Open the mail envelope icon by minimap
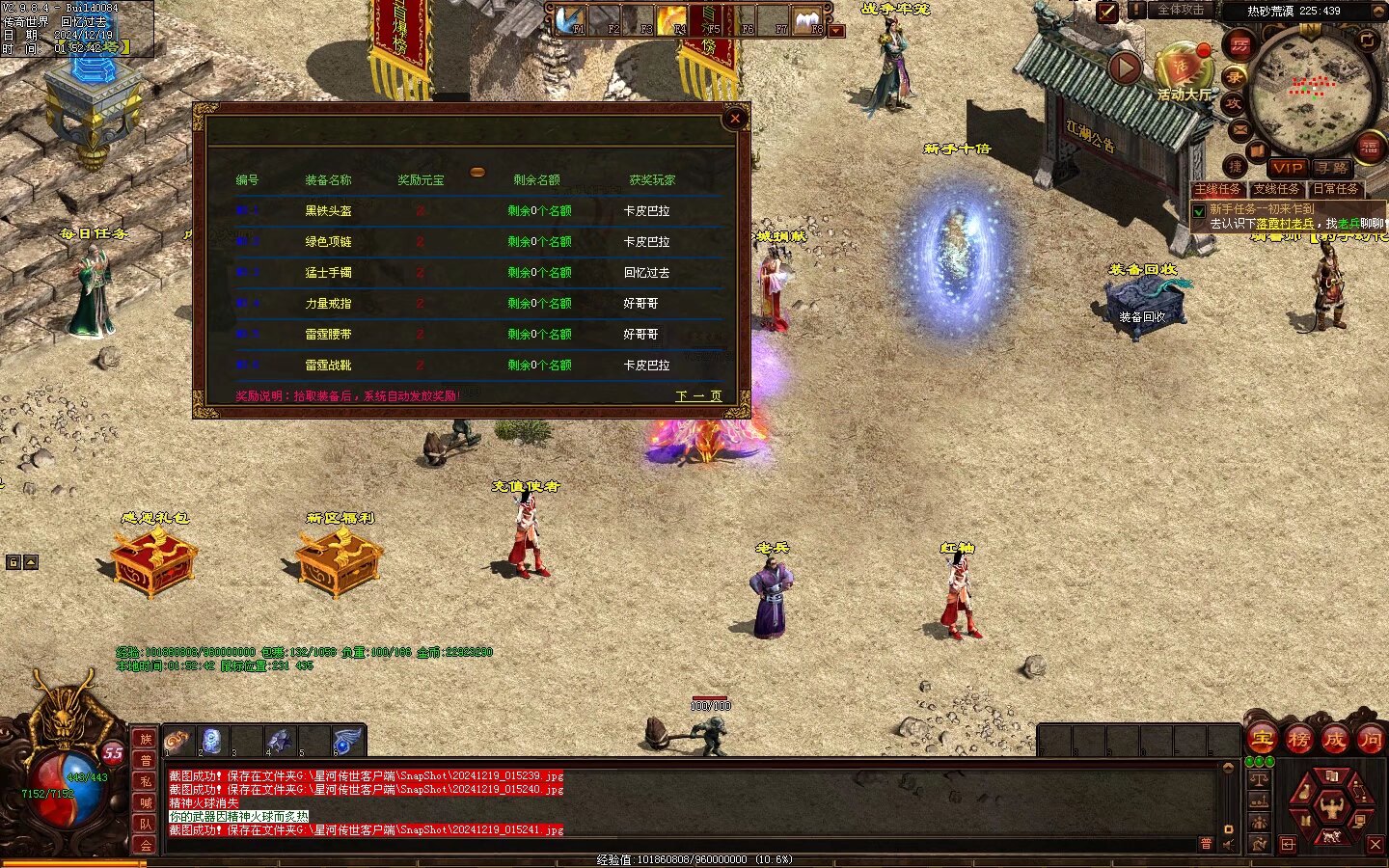 1240,128
